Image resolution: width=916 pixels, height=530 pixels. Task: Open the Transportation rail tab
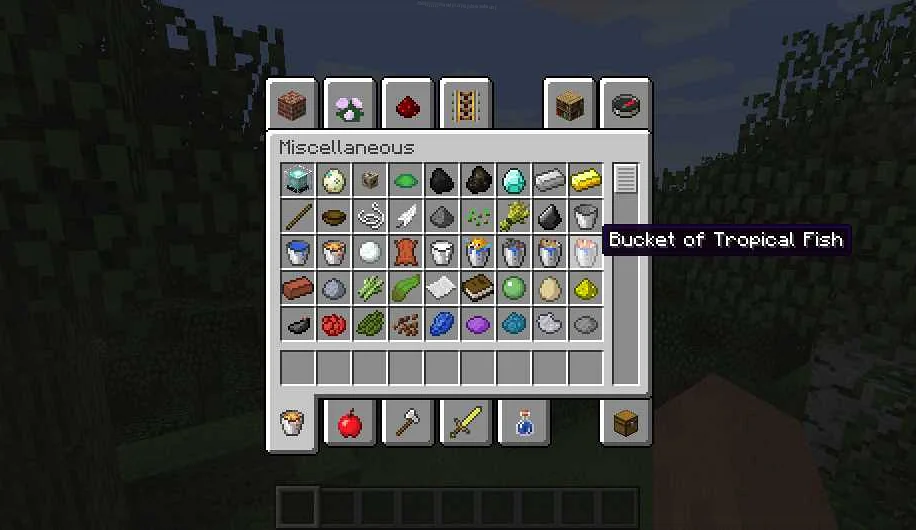(466, 106)
